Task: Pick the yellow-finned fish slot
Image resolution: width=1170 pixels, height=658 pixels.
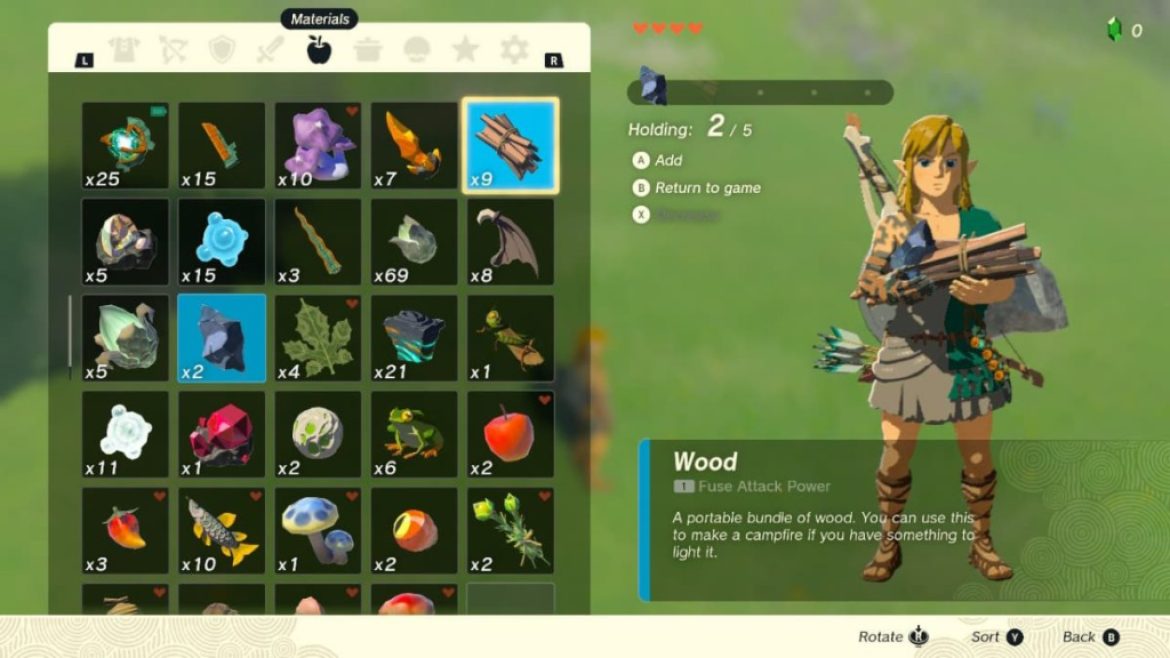Action: 222,530
